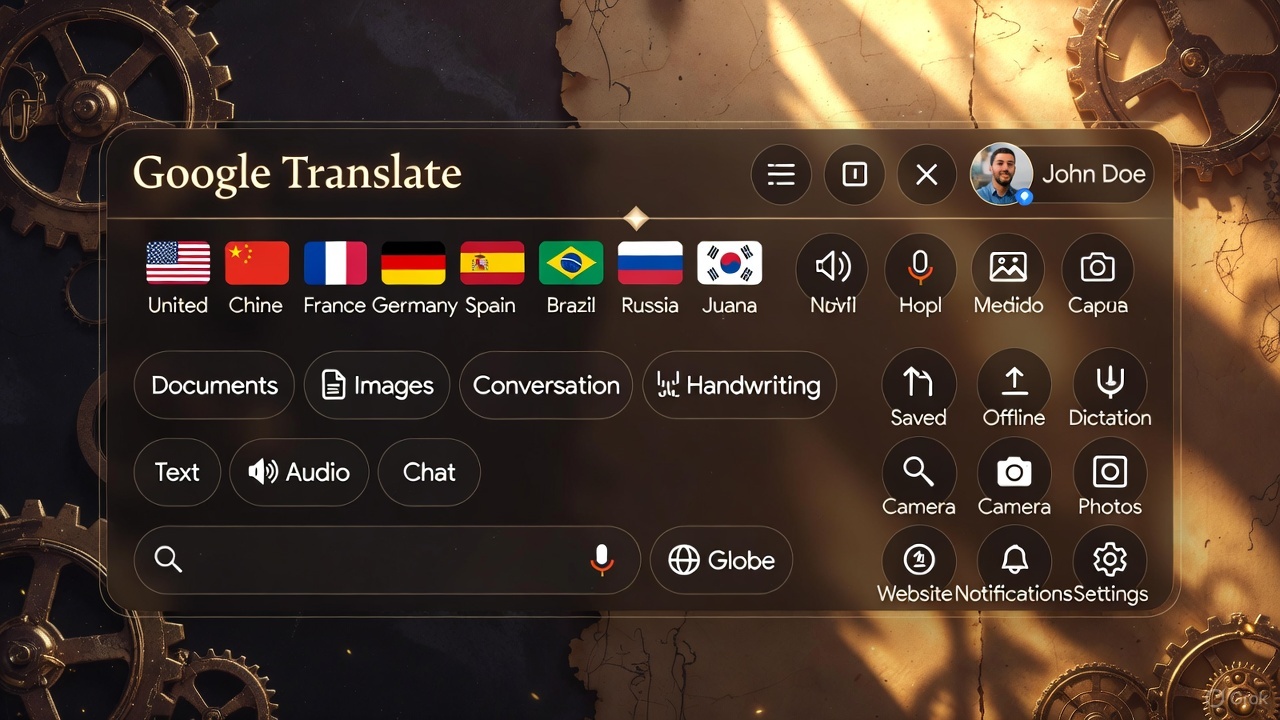The height and width of the screenshot is (720, 1280).
Task: Switch to the Chat tab
Action: coord(428,472)
